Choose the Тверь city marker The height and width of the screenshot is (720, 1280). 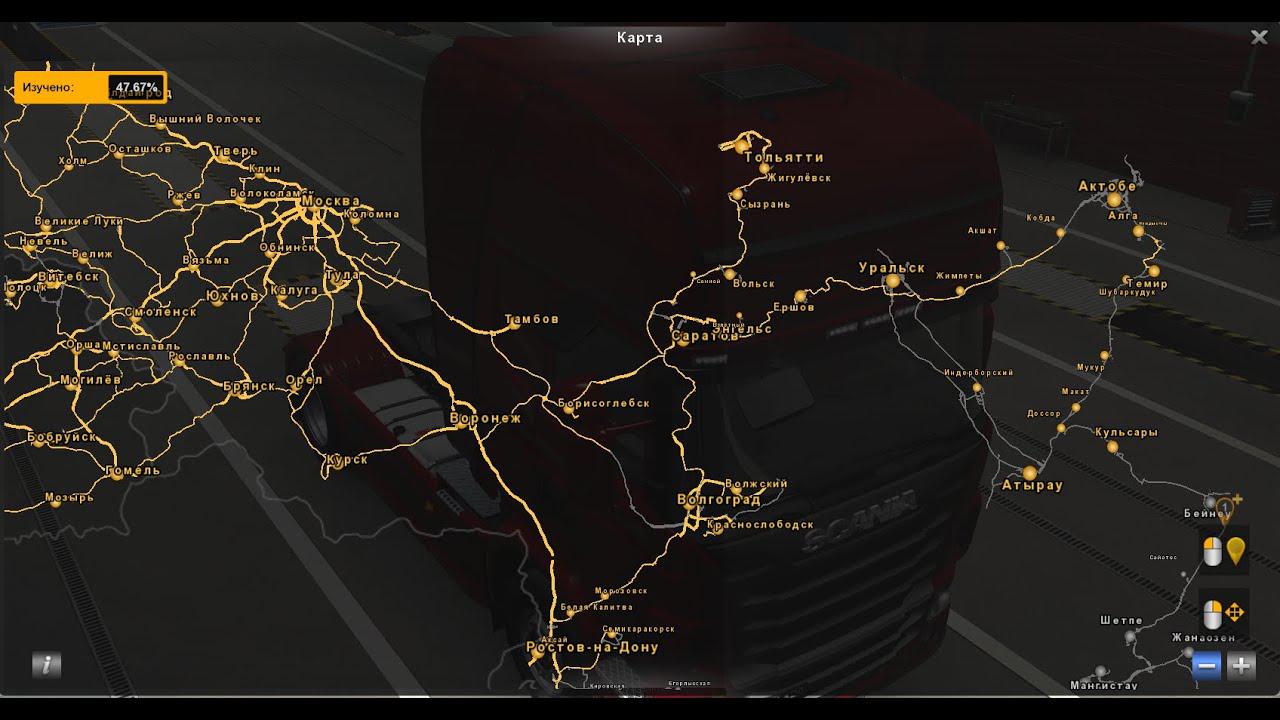pos(219,154)
